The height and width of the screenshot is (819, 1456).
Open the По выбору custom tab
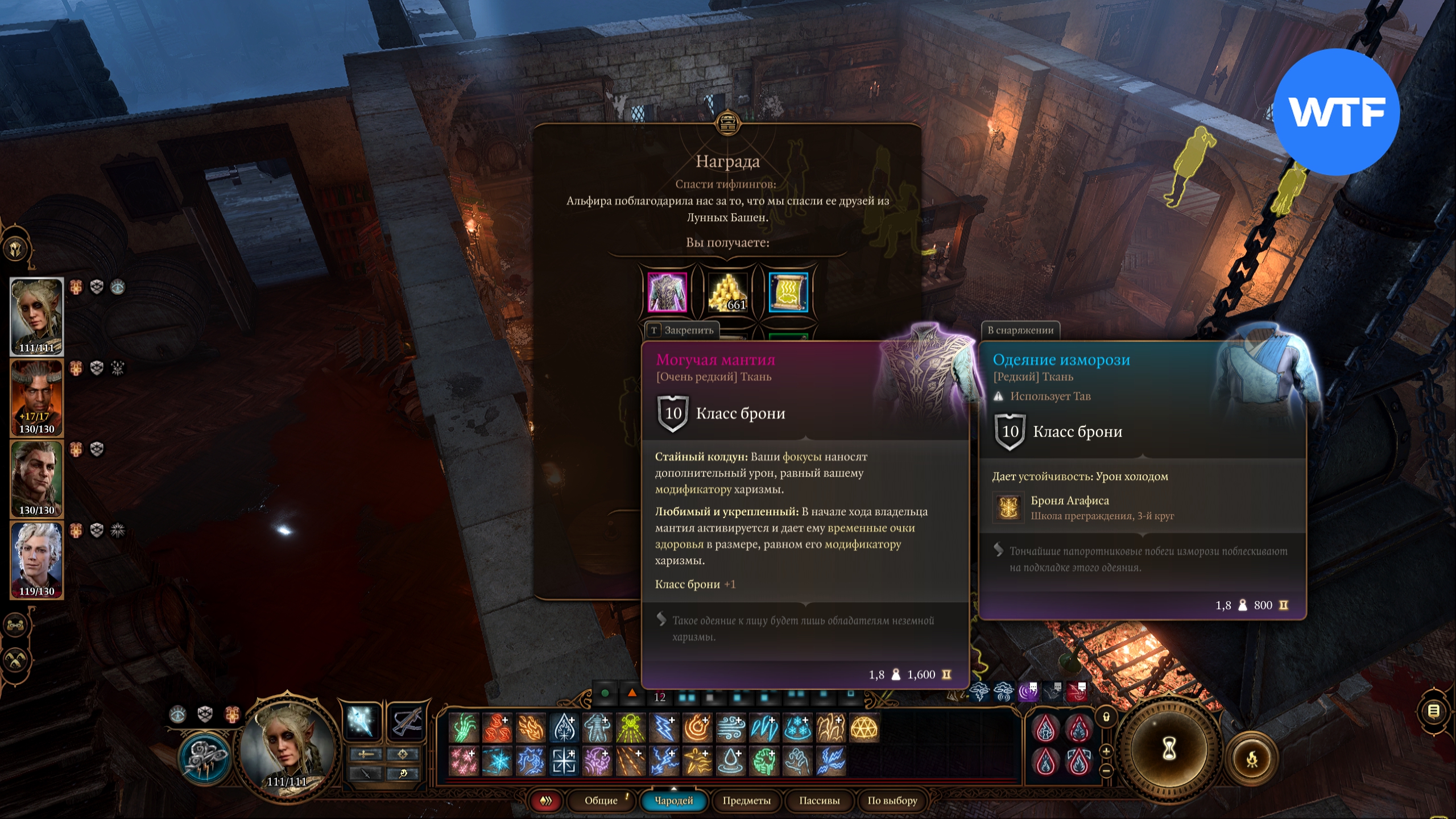pos(892,801)
